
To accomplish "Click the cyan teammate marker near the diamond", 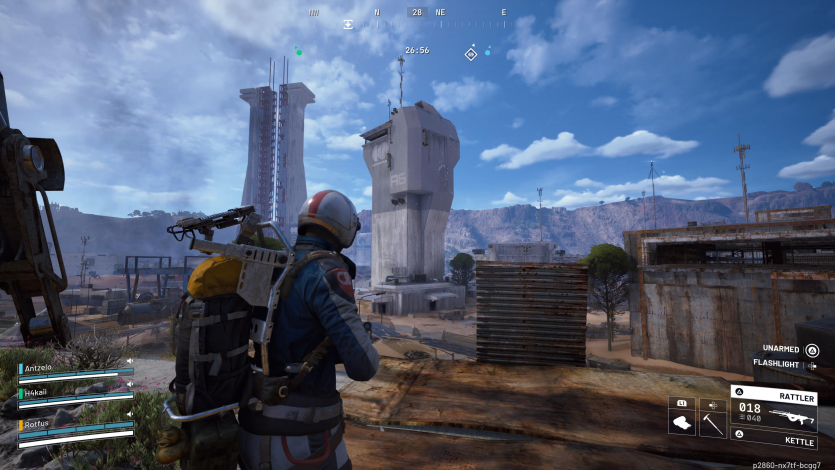I will coord(488,50).
